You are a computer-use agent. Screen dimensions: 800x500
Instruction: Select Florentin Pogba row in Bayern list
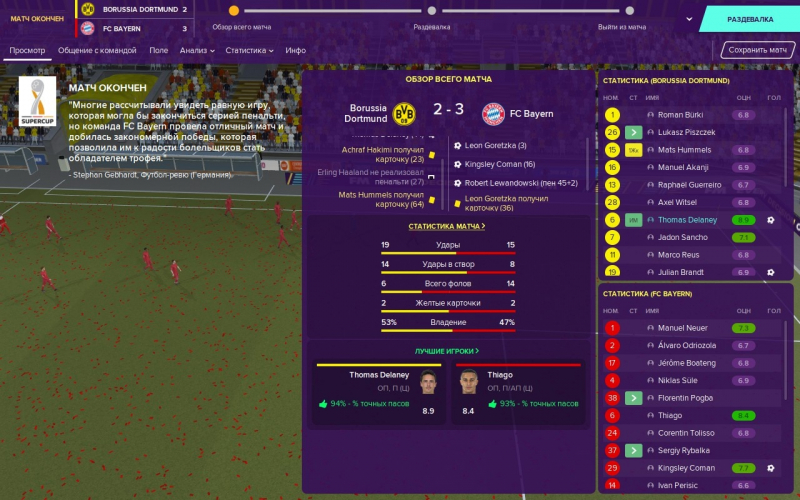click(690, 398)
